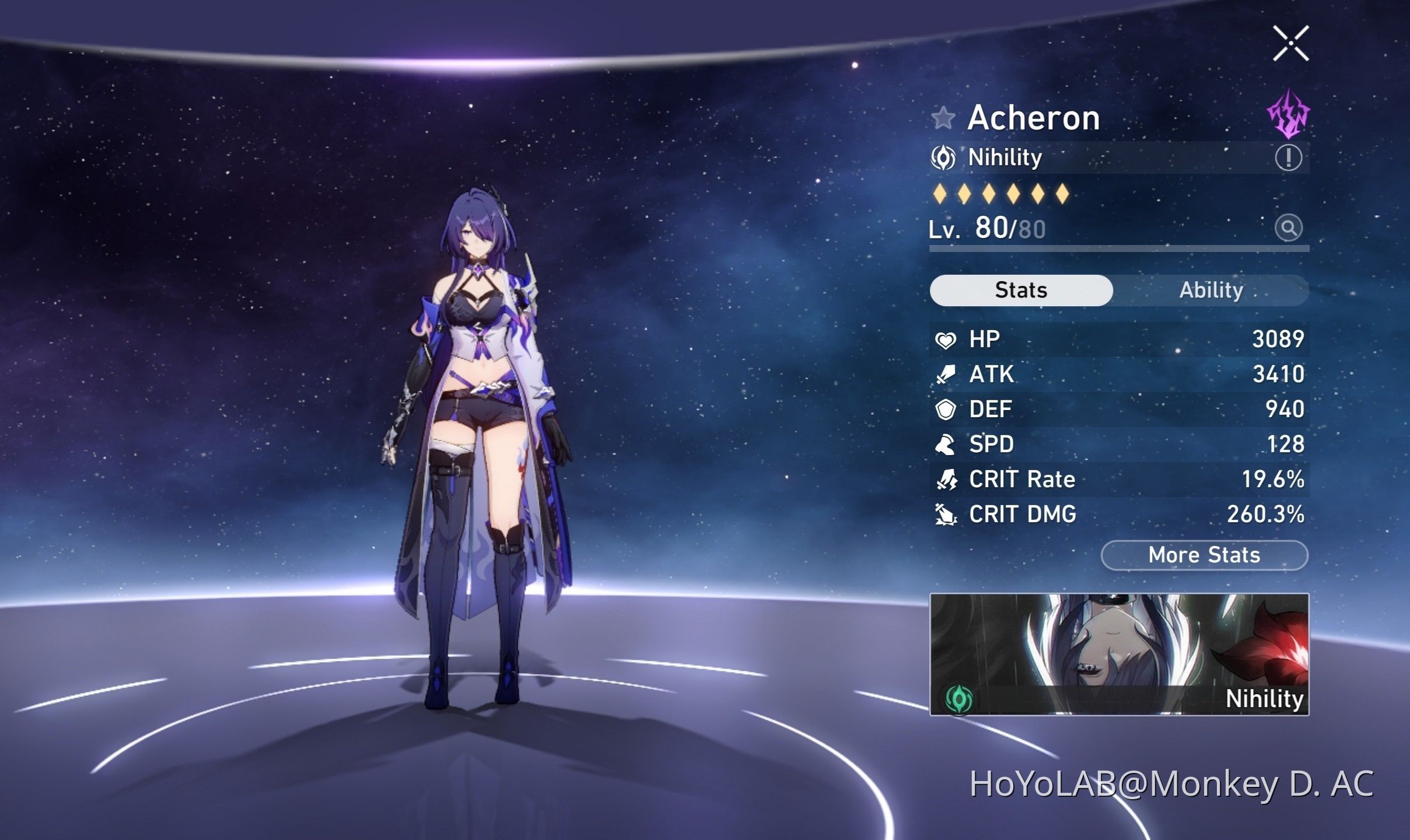Viewport: 1410px width, 840px height.
Task: View the equipped Nihility light cone
Action: 1119,654
